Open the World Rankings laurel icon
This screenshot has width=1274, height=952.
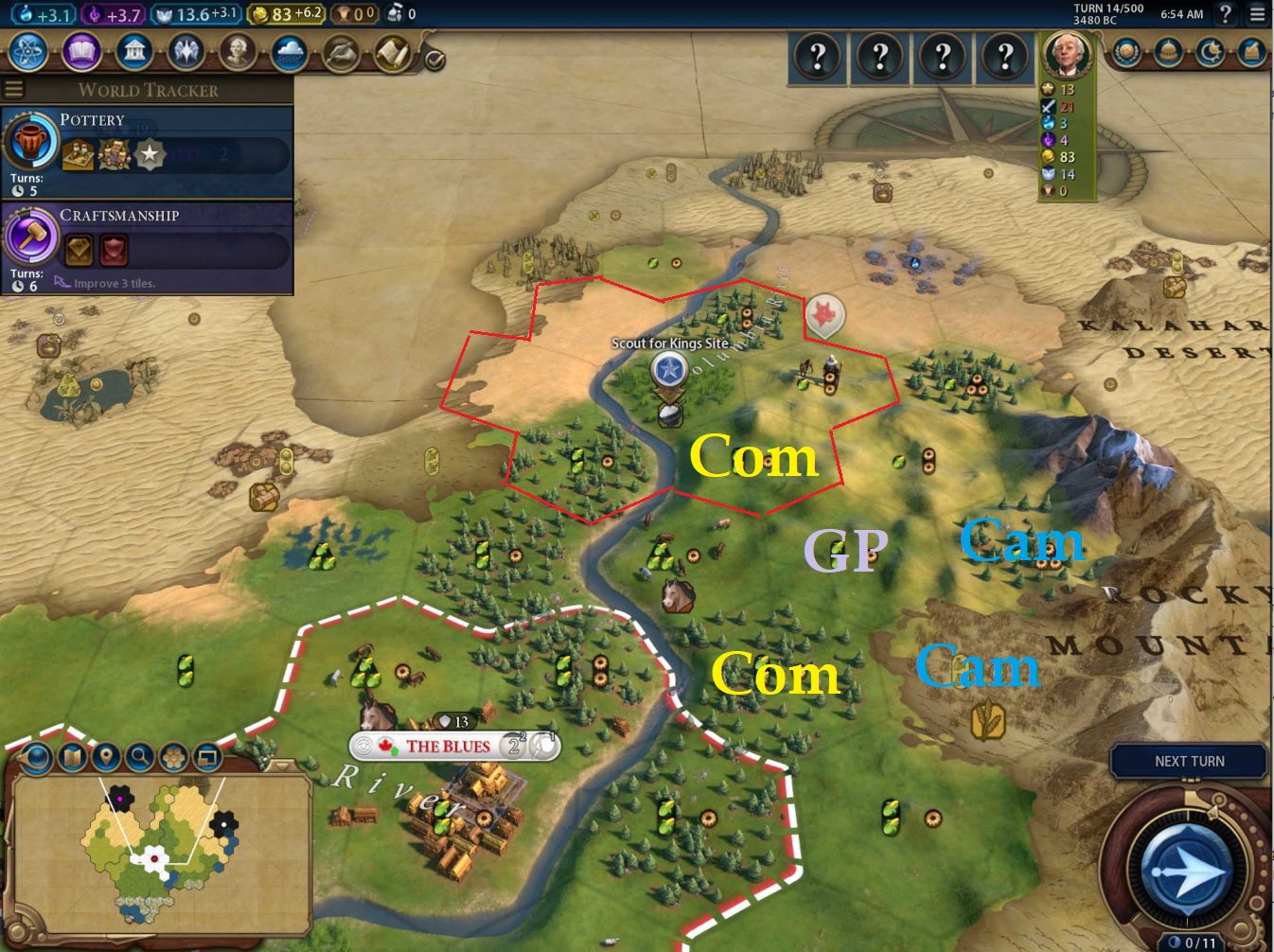1126,52
